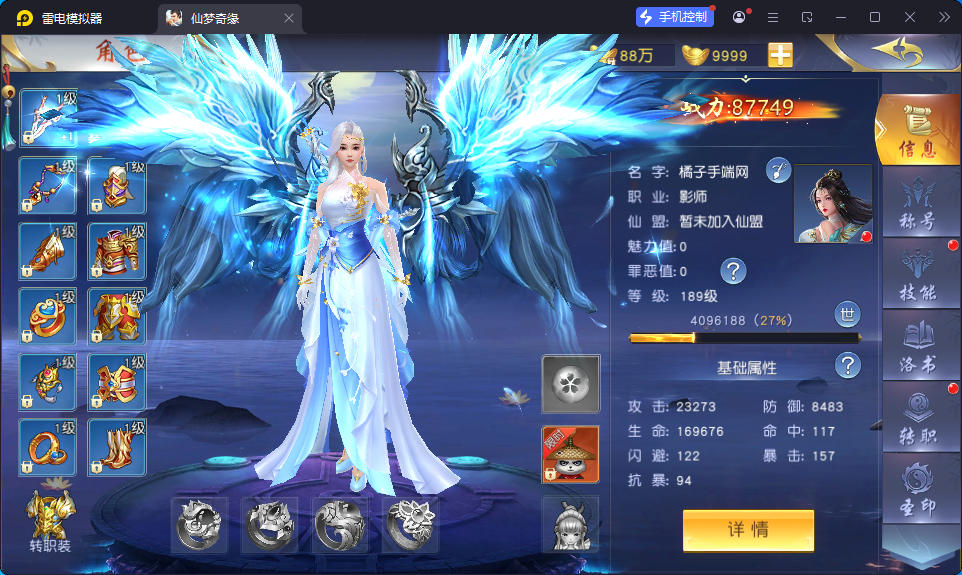Choose the red chest armor slot
Image resolution: width=962 pixels, height=575 pixels.
(117, 250)
